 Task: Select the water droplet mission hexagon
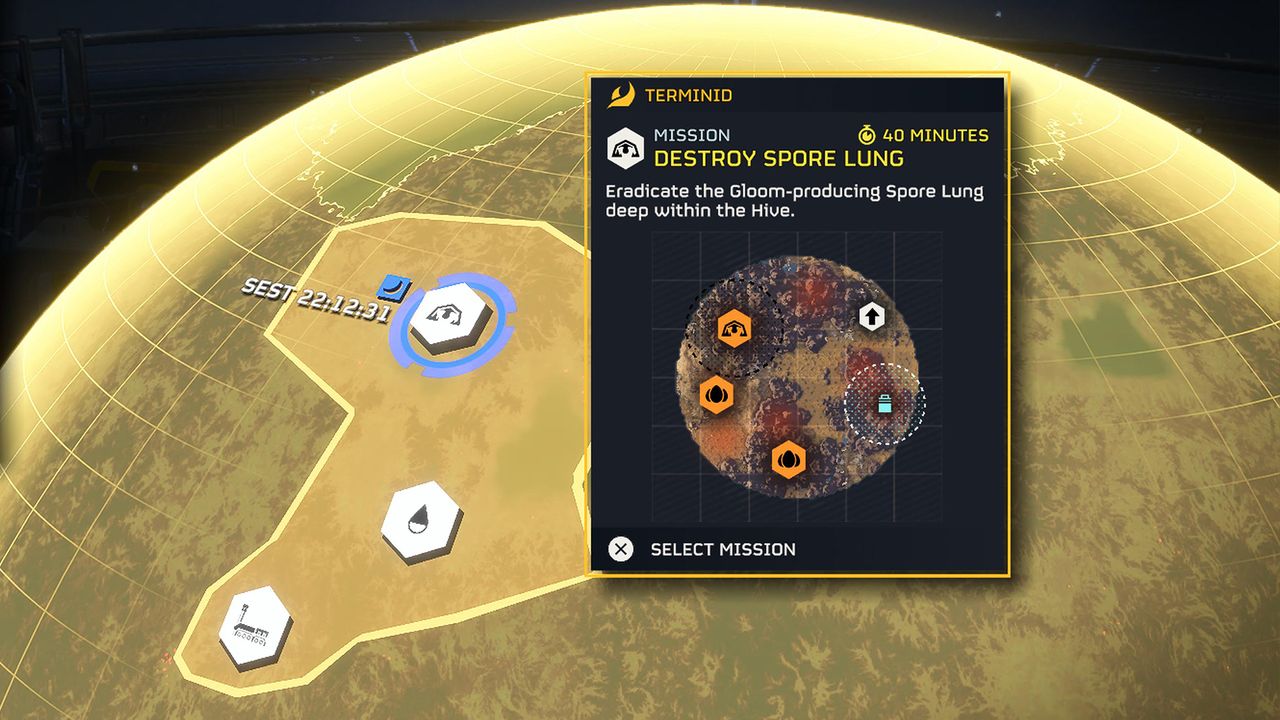pos(421,521)
